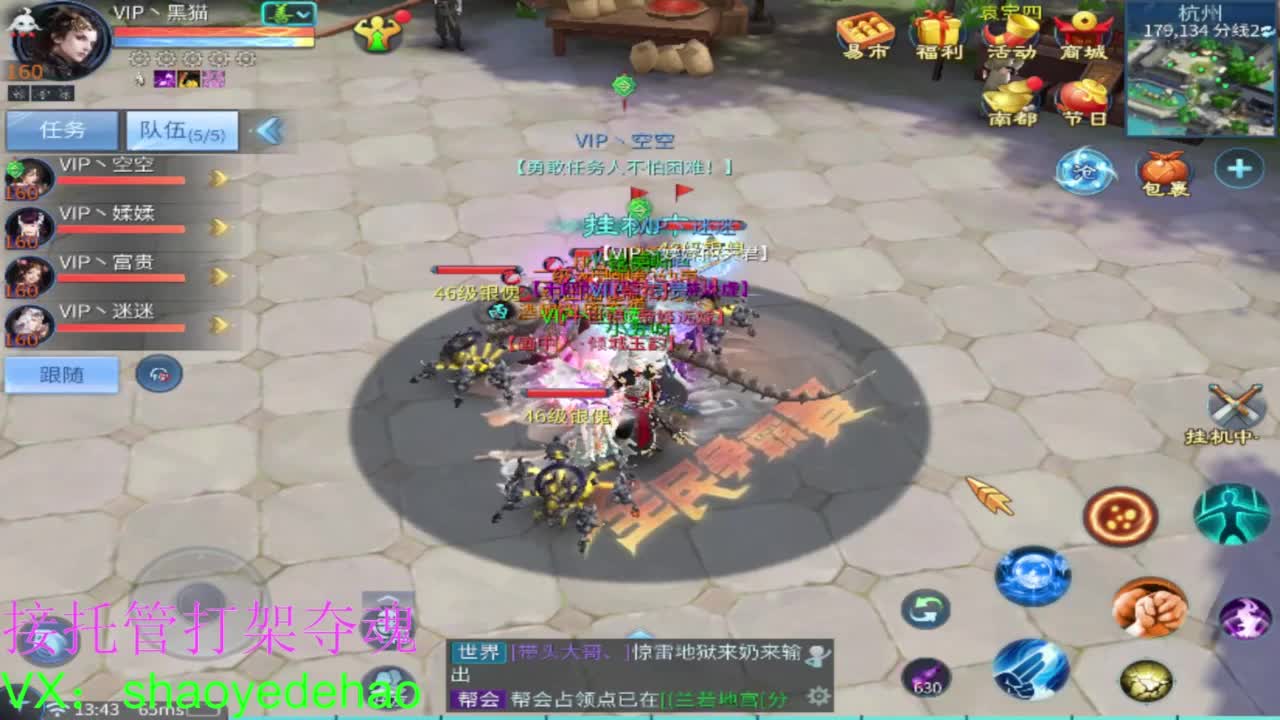Cast the blue orb skill
Screen dimensions: 1280x720
(1030, 575)
